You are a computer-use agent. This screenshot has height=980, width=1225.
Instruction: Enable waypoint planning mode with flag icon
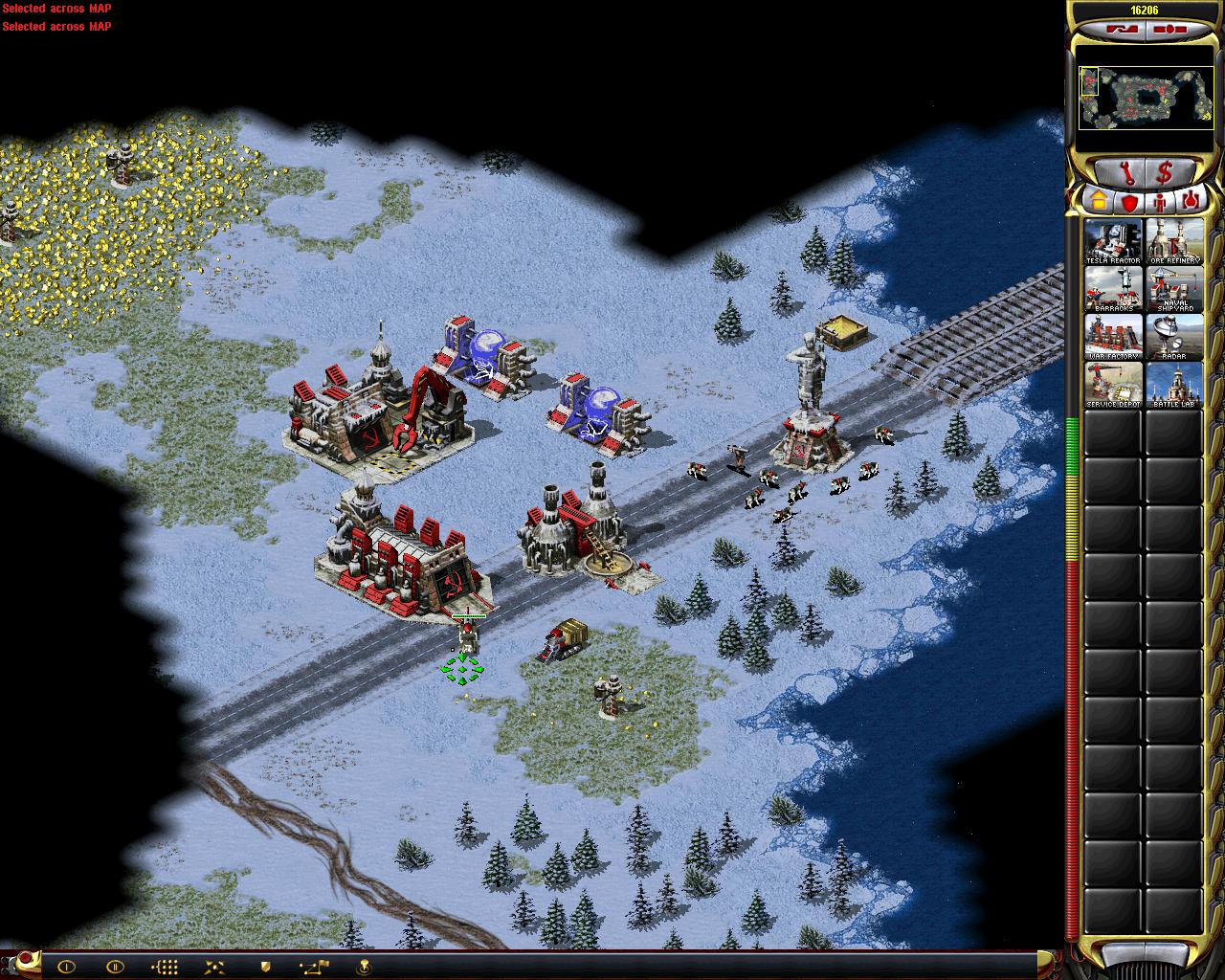[314, 967]
